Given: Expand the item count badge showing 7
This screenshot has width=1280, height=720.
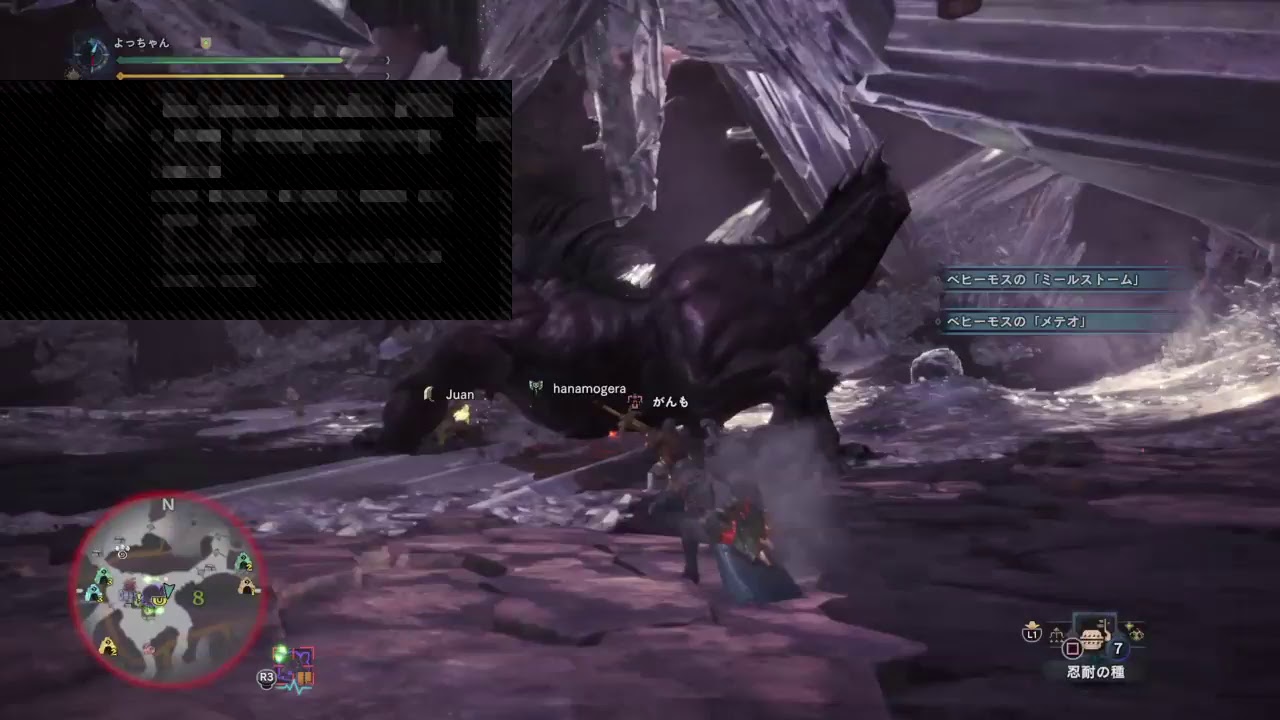Looking at the screenshot, I should 1118,647.
